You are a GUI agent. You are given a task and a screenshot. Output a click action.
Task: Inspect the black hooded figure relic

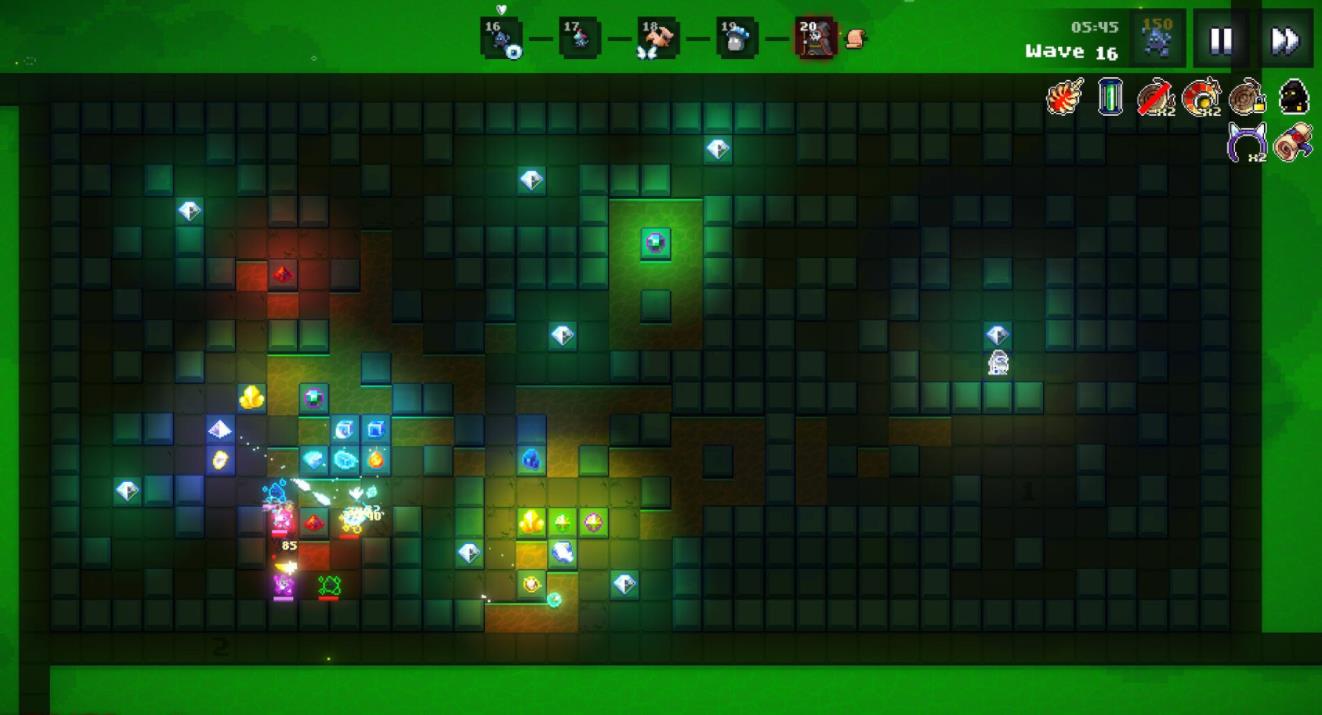1294,97
